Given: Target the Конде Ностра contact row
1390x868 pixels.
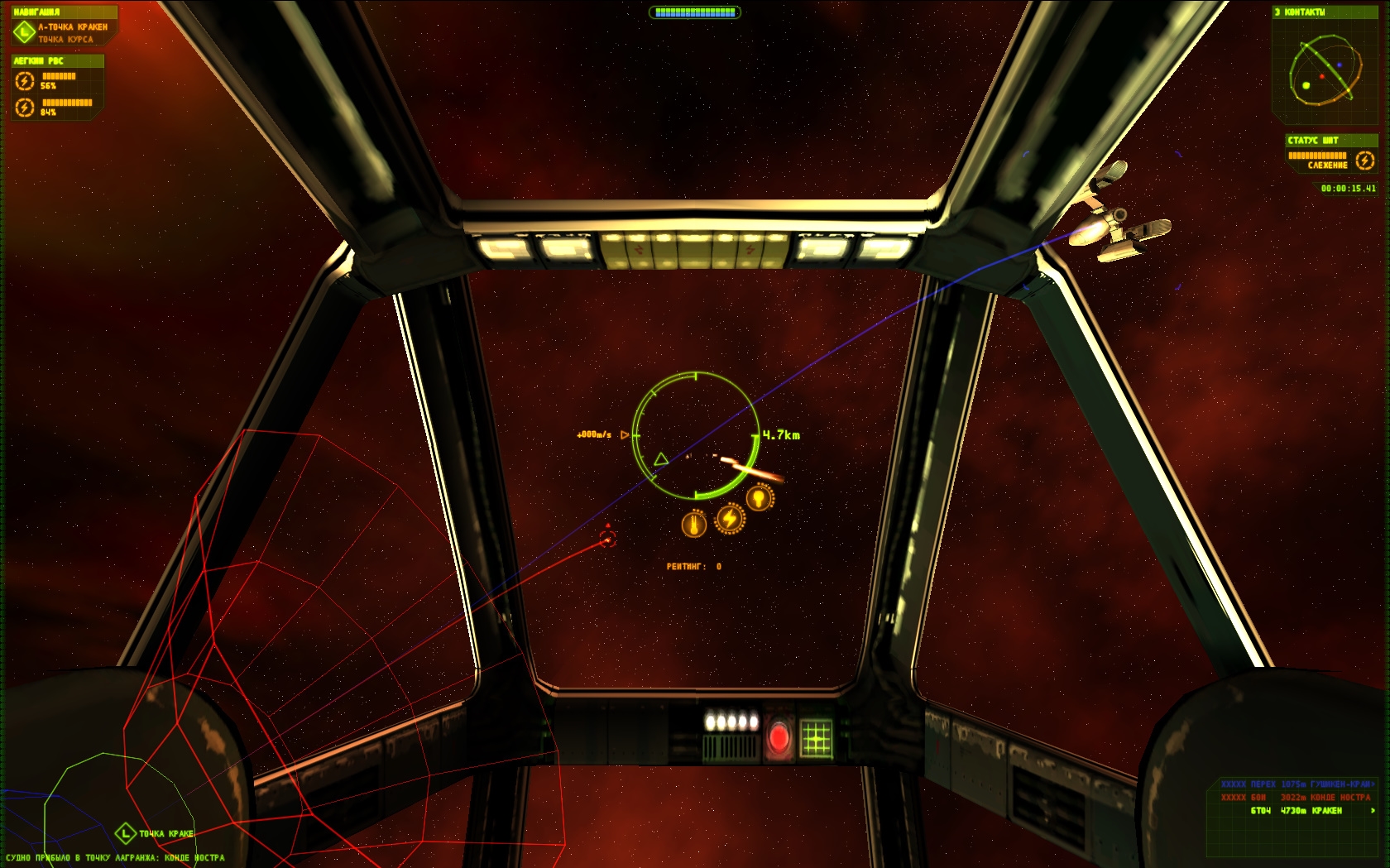Looking at the screenshot, I should pos(1297,798).
